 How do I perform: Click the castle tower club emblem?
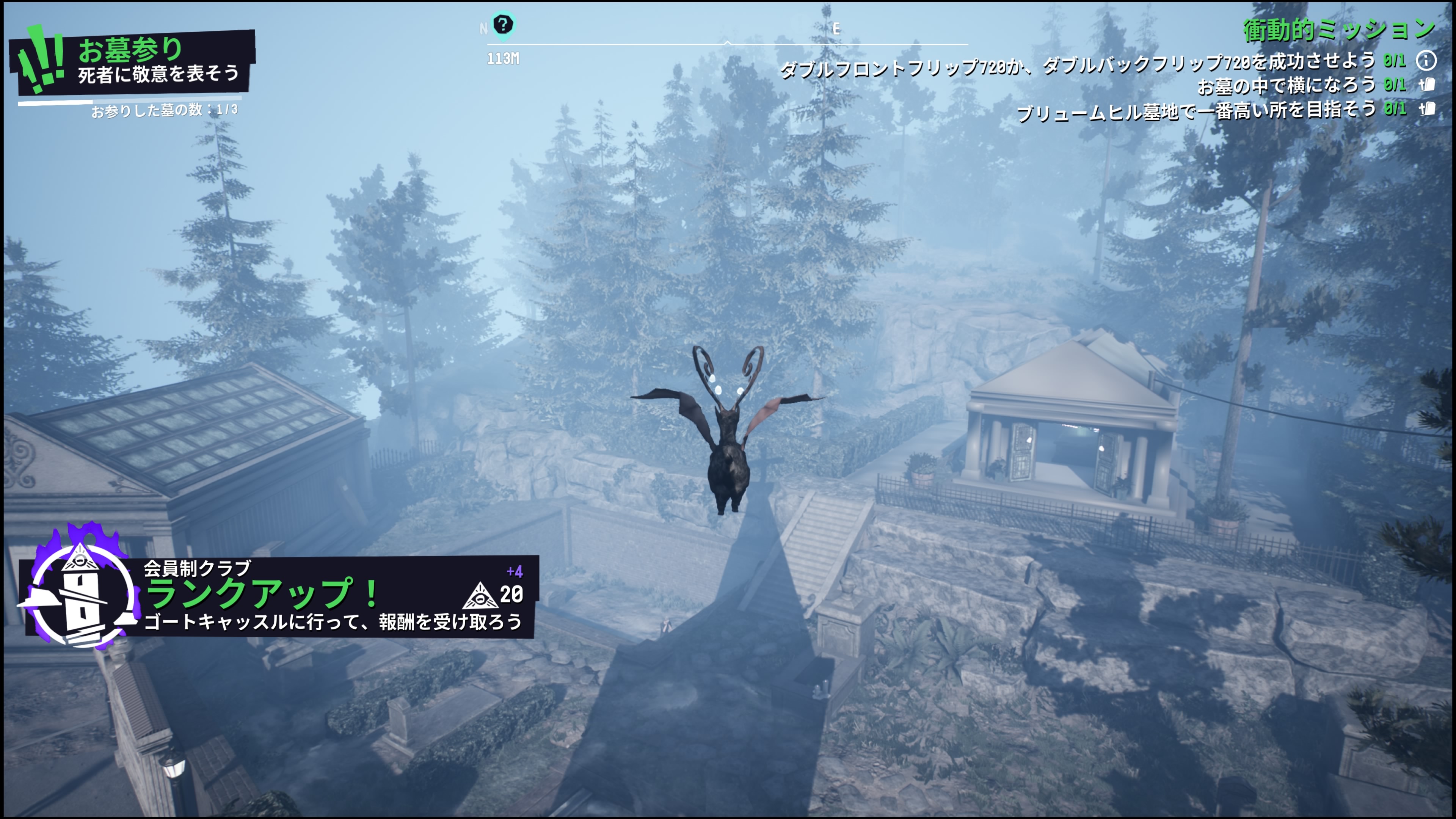coord(79,591)
